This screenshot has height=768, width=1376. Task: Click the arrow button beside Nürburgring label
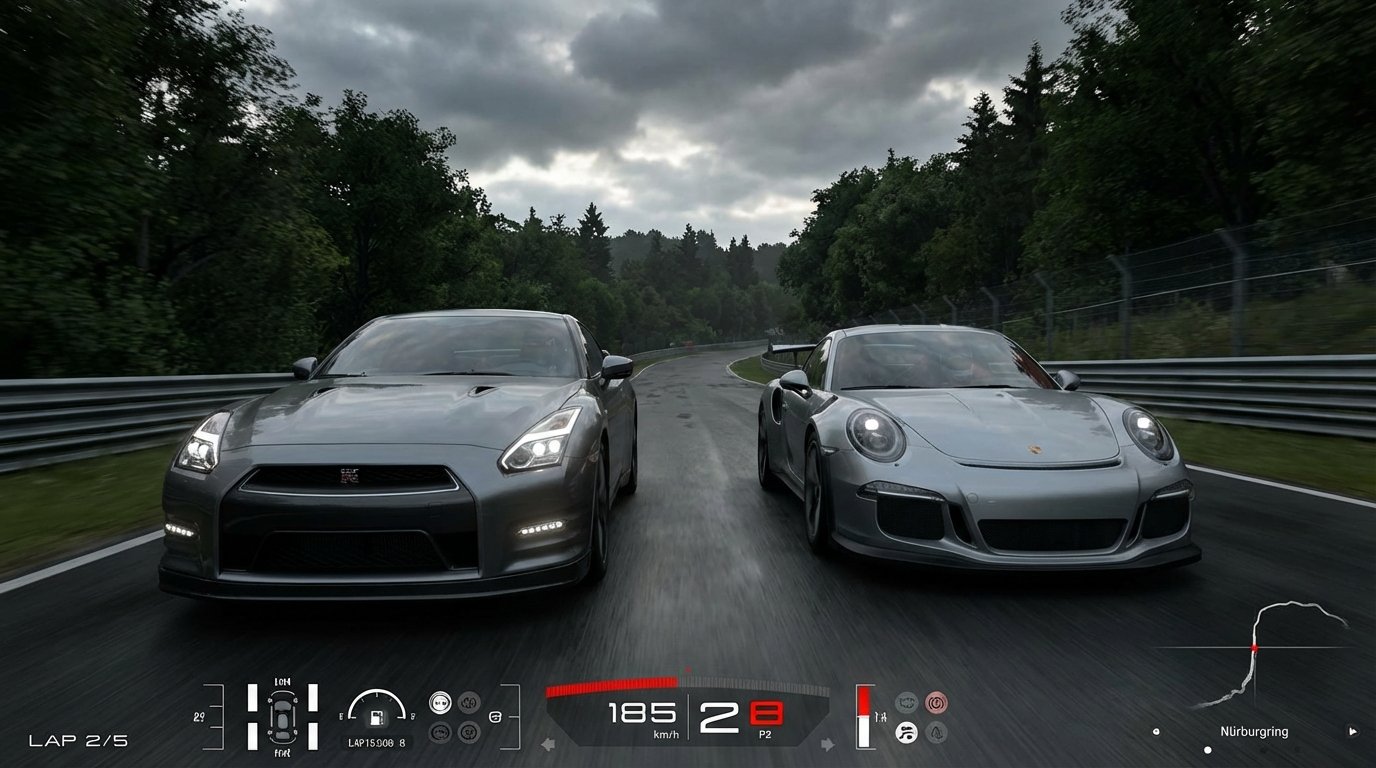click(1352, 731)
